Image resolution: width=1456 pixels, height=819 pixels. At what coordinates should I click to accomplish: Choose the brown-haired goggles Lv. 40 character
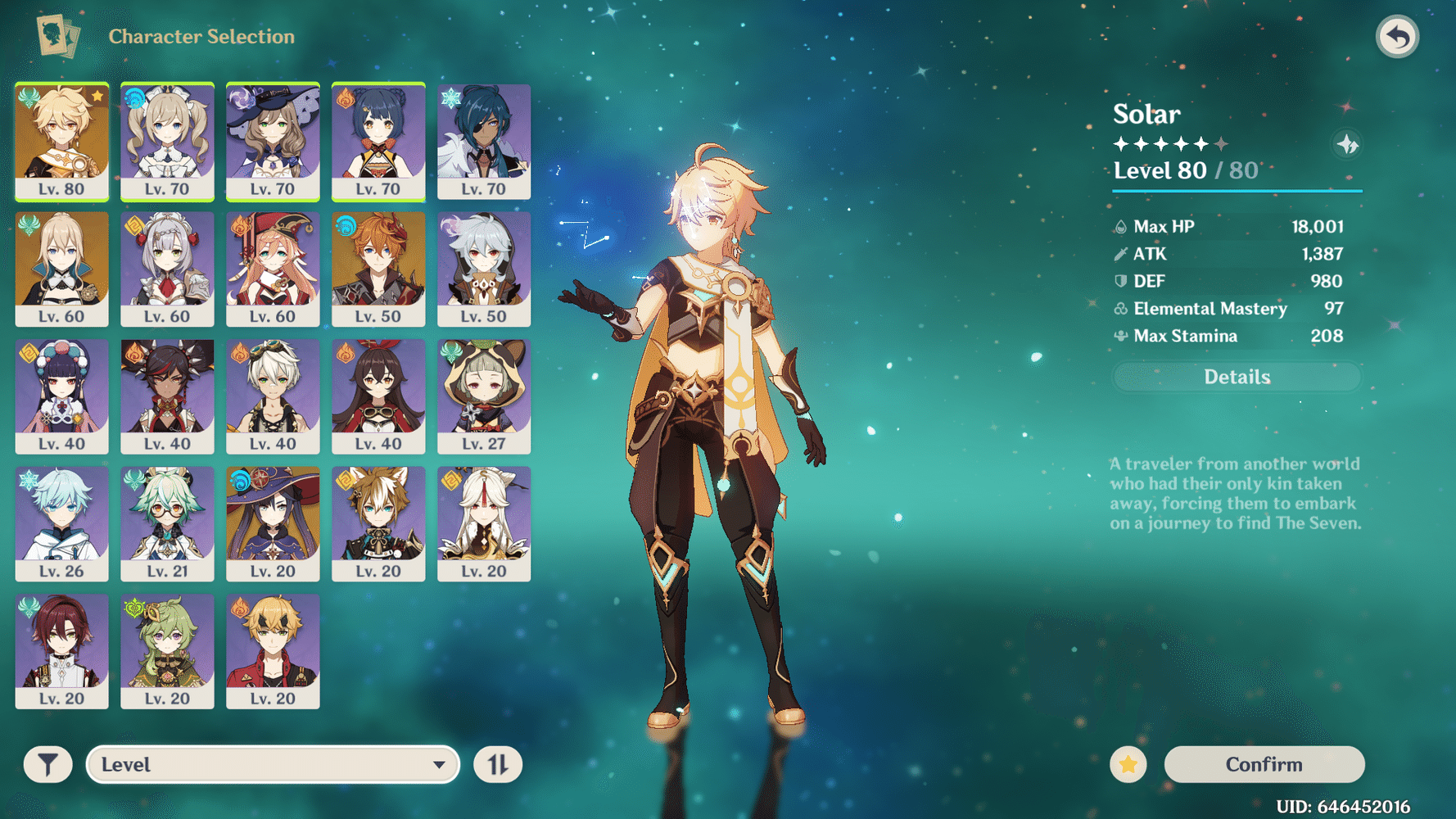(378, 396)
